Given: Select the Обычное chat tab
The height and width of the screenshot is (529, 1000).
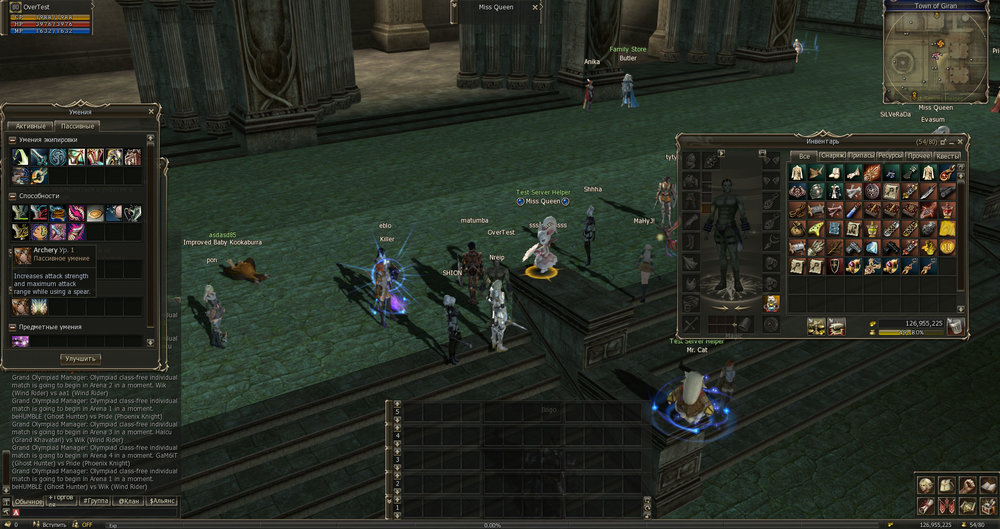Looking at the screenshot, I should point(29,500).
